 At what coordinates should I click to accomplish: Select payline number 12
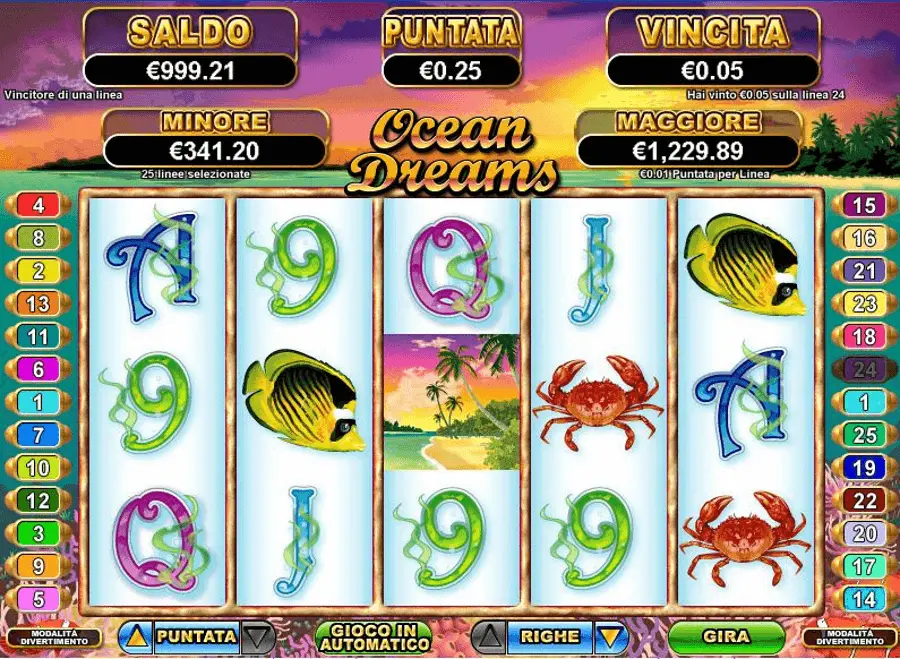[39, 500]
